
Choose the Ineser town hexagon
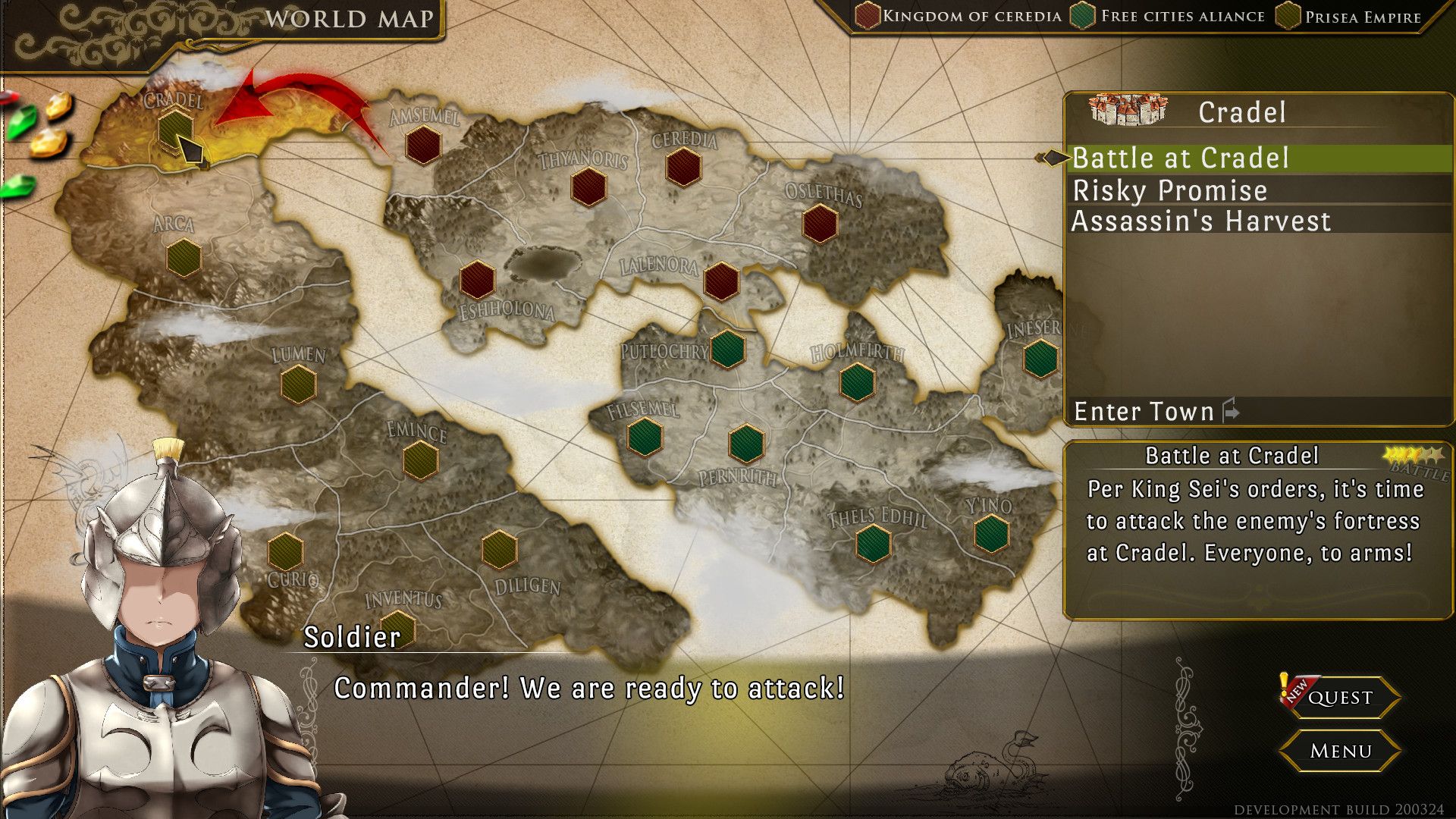pos(1040,358)
